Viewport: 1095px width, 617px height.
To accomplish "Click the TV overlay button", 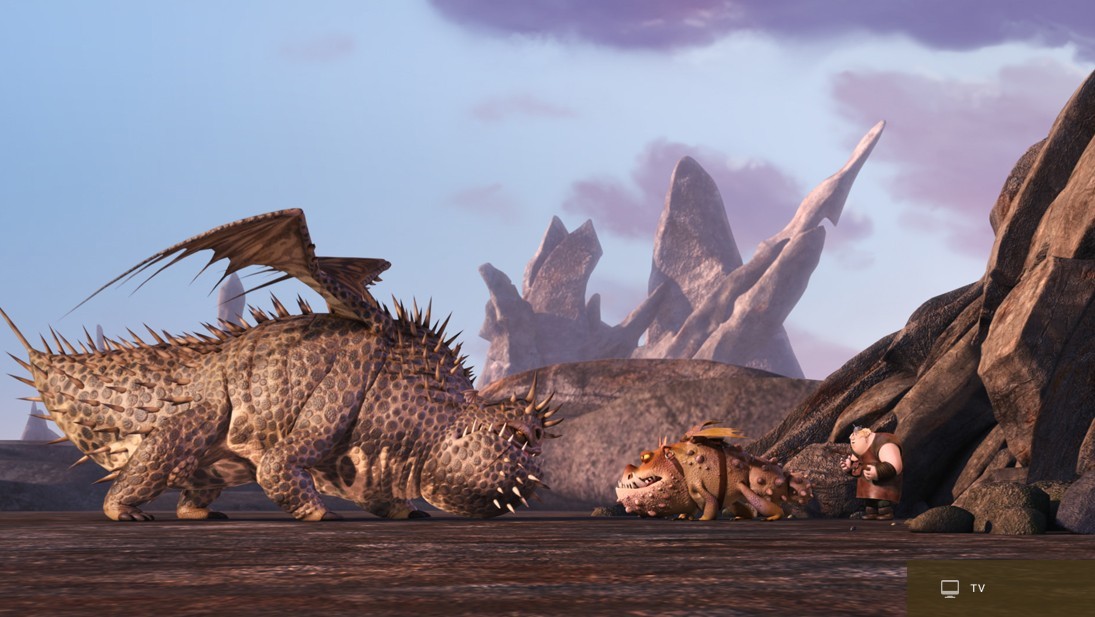I will (x=963, y=588).
